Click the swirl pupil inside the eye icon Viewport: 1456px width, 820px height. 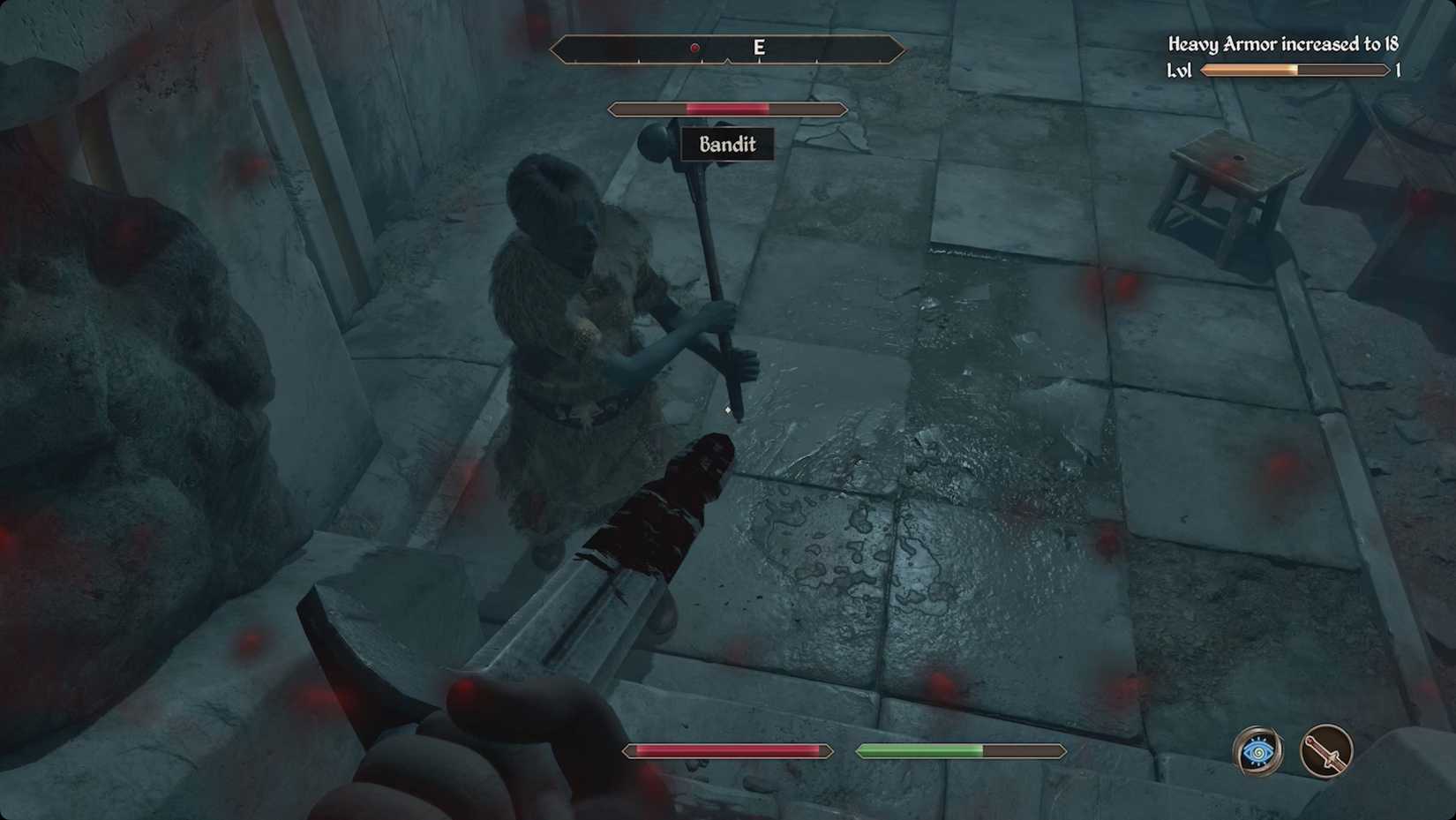pos(1257,751)
